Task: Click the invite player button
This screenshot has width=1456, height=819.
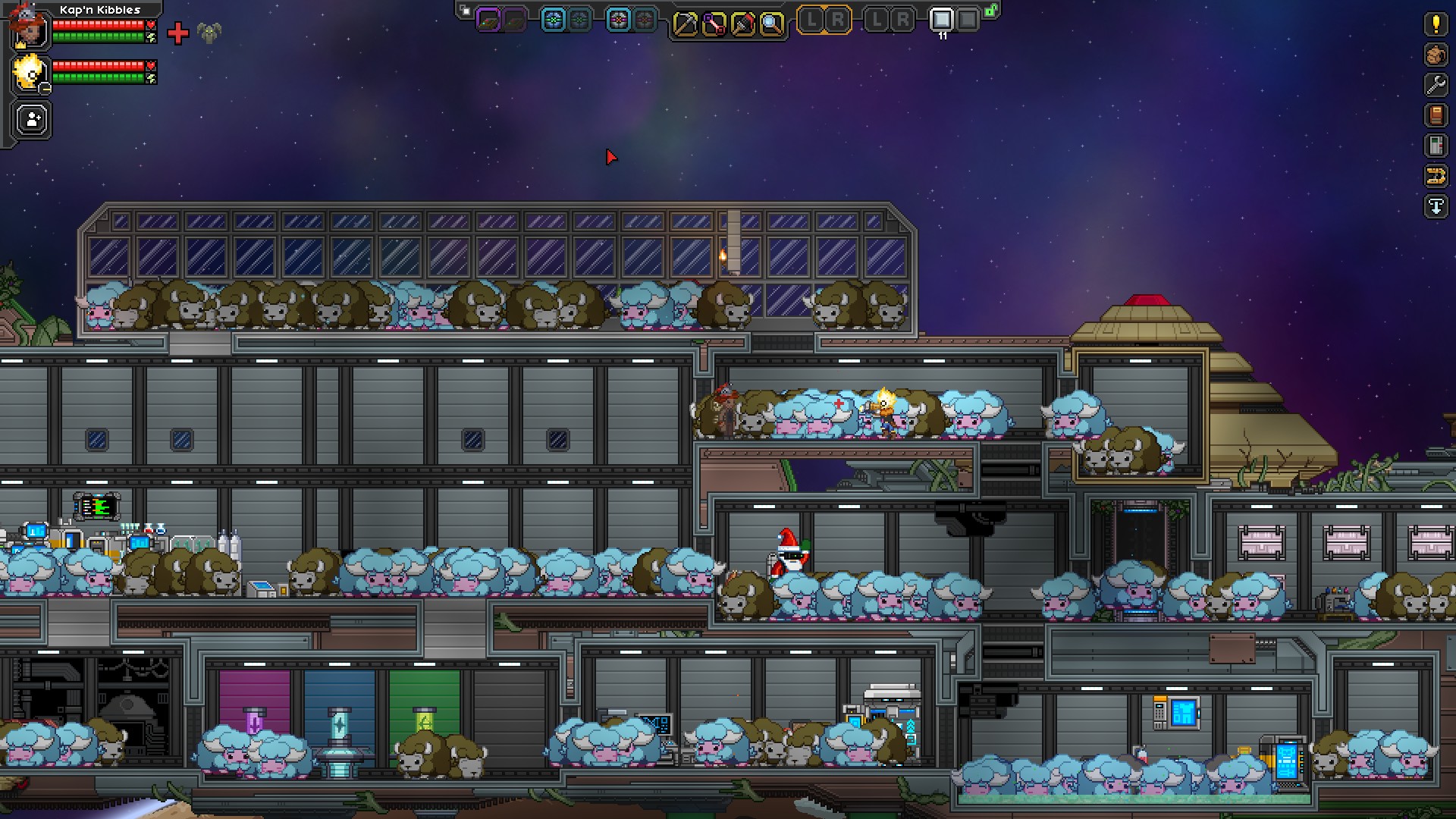Action: [32, 118]
